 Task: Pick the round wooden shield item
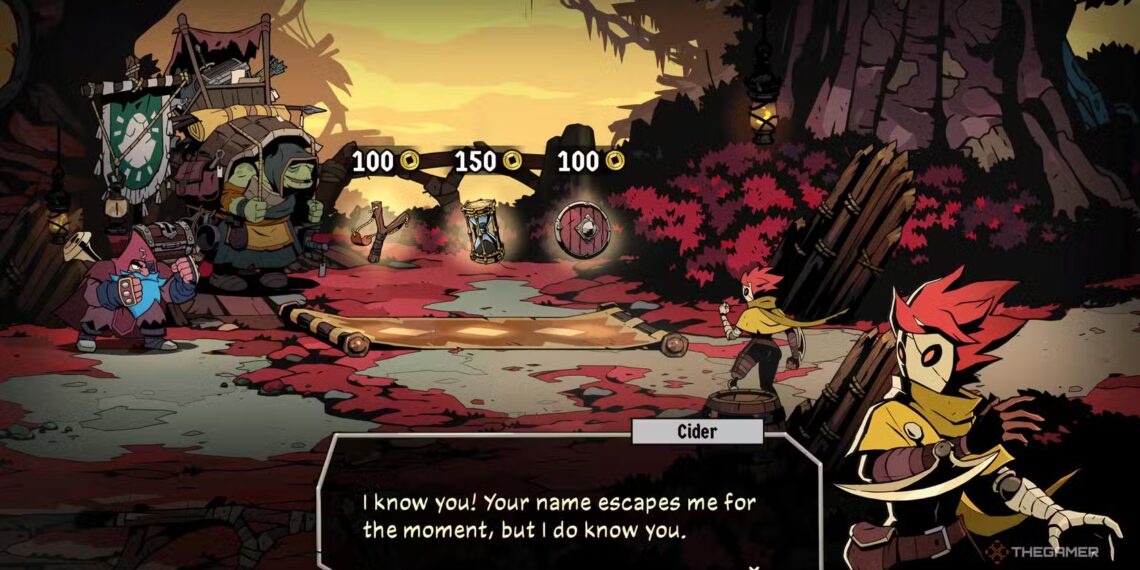tap(581, 229)
